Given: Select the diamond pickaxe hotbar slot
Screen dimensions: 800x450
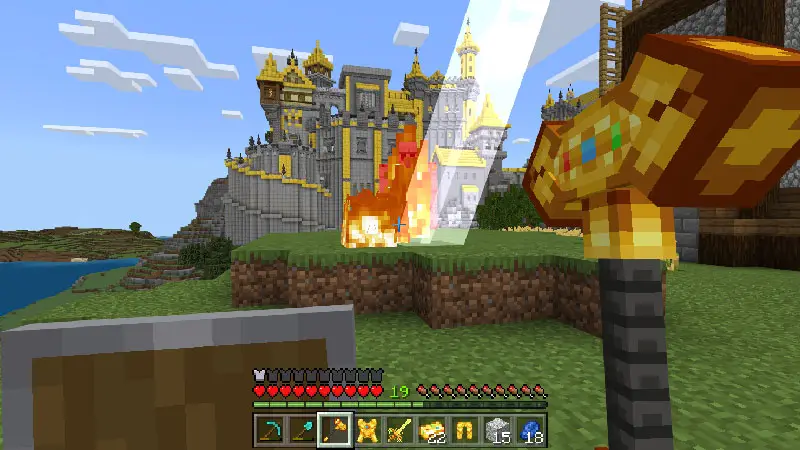Looking at the screenshot, I should [268, 428].
